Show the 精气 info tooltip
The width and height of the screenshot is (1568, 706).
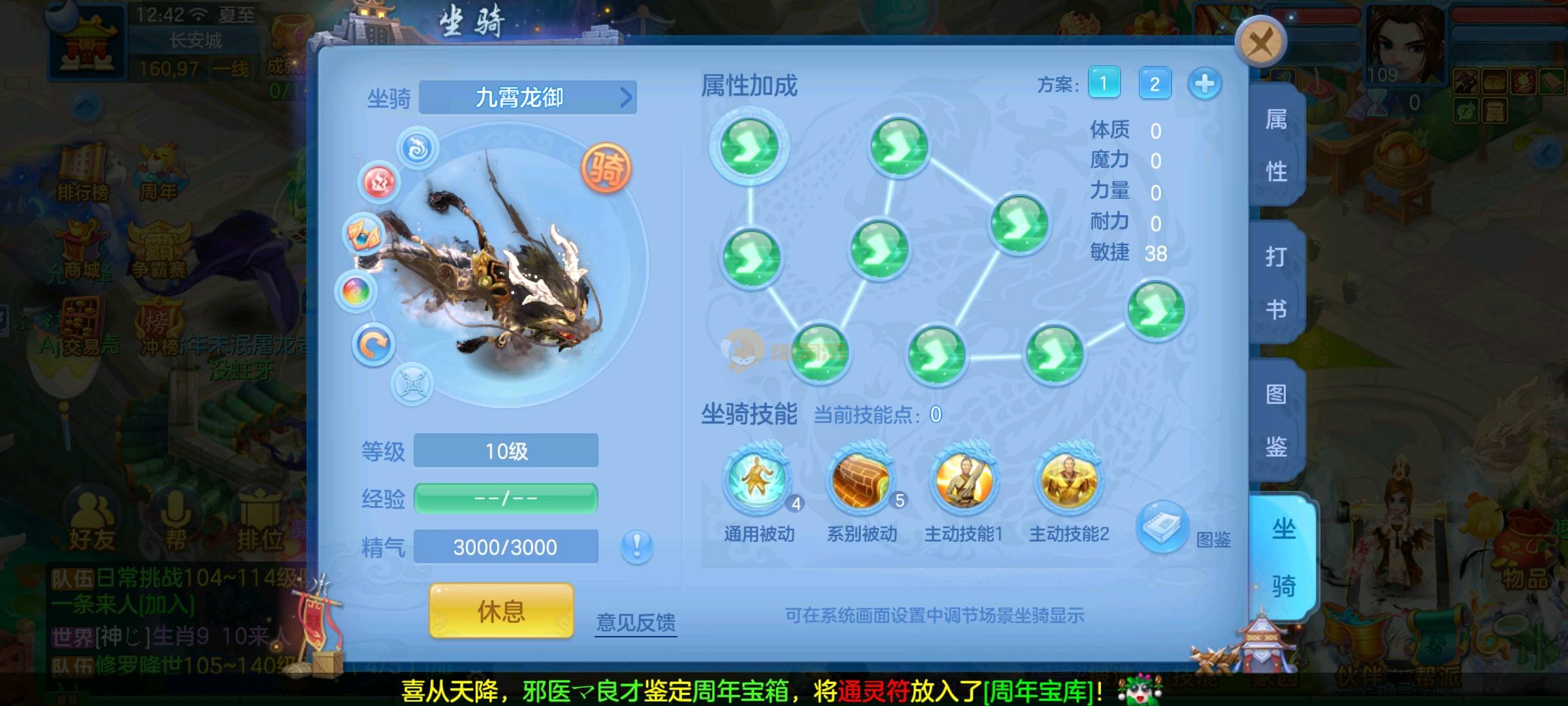(637, 546)
